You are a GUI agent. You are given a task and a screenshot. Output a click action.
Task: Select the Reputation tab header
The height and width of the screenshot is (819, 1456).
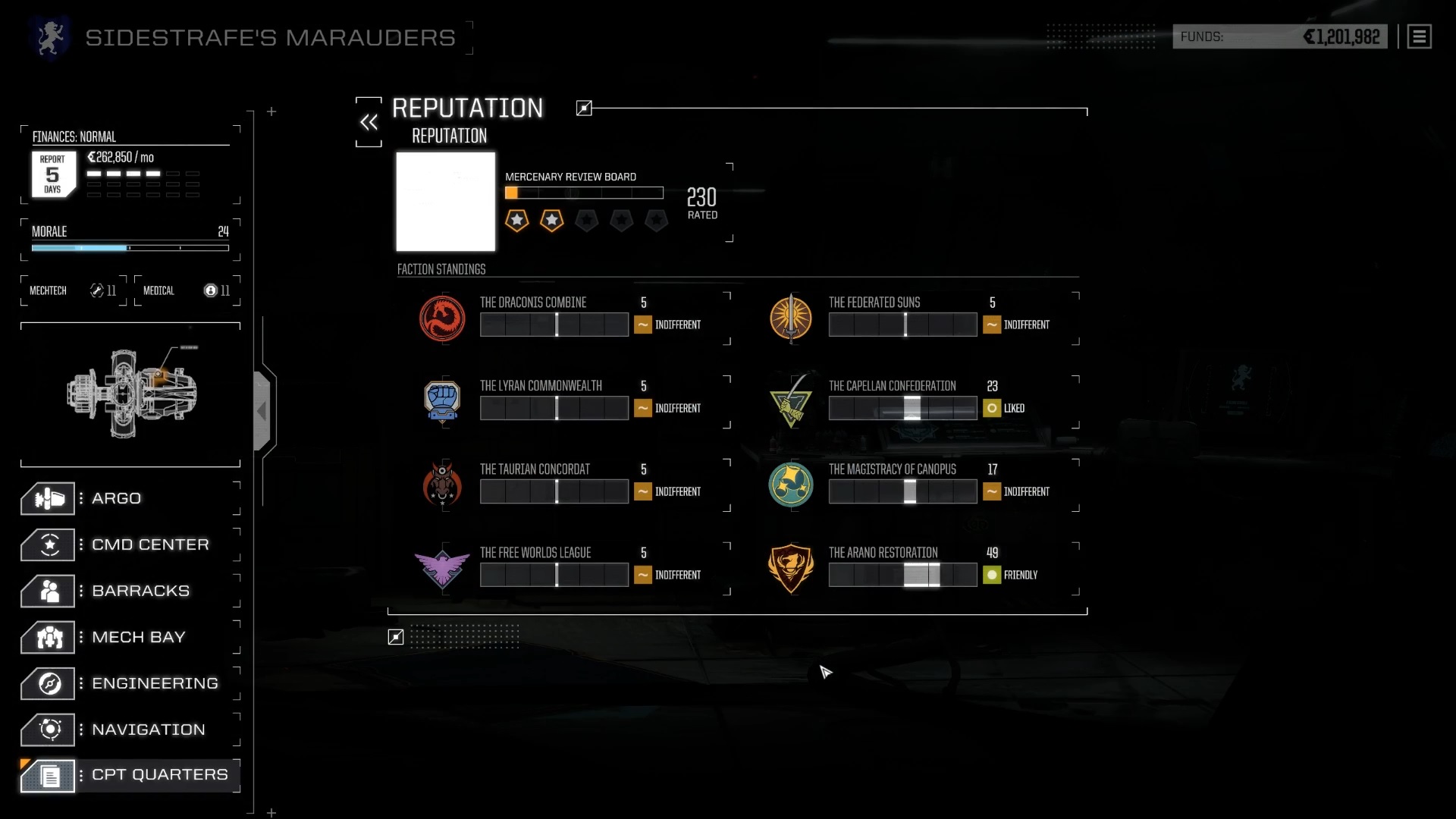click(449, 136)
